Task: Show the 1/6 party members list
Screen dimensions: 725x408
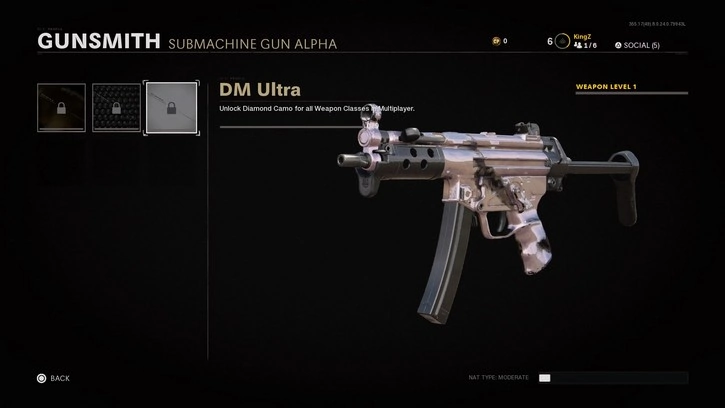Action: point(586,46)
